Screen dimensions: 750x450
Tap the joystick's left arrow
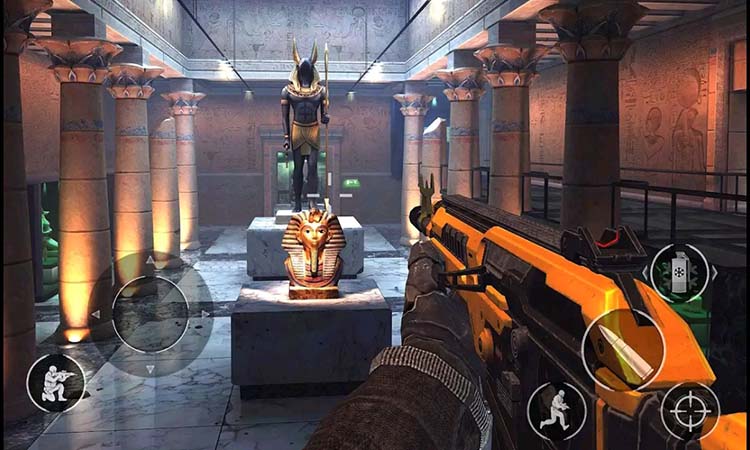pos(96,314)
